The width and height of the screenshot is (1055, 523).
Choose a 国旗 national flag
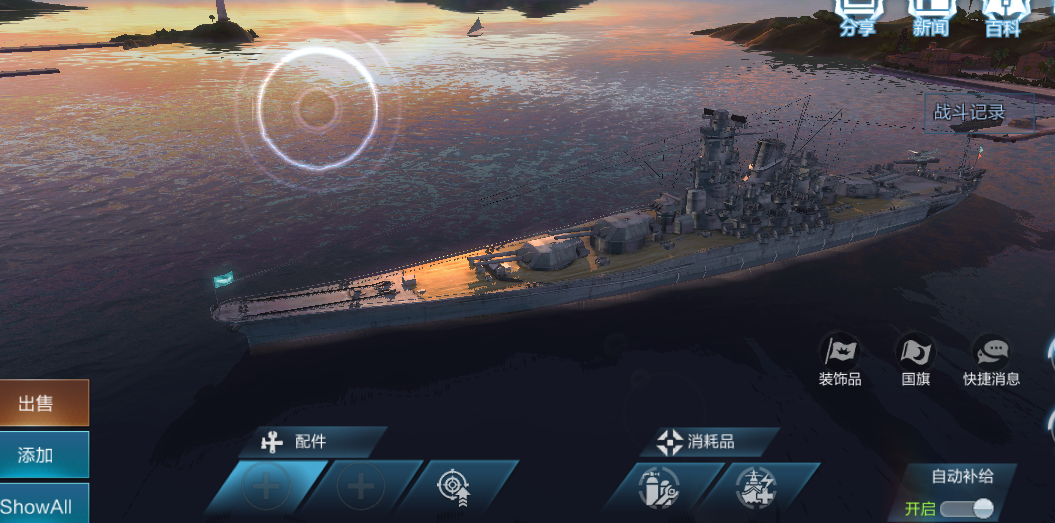pyautogui.click(x=916, y=359)
